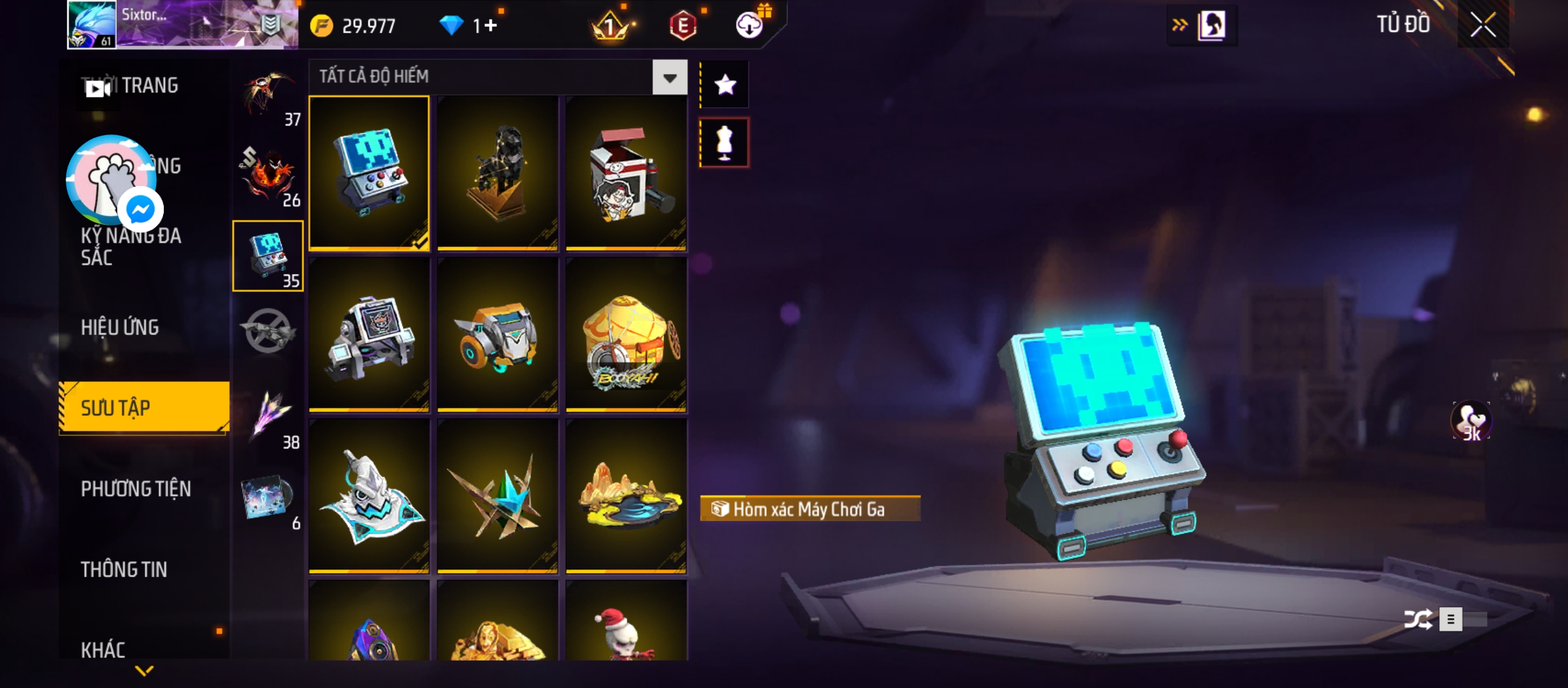The height and width of the screenshot is (688, 1568).
Task: Select the arcade machine loot box item
Action: point(369,172)
